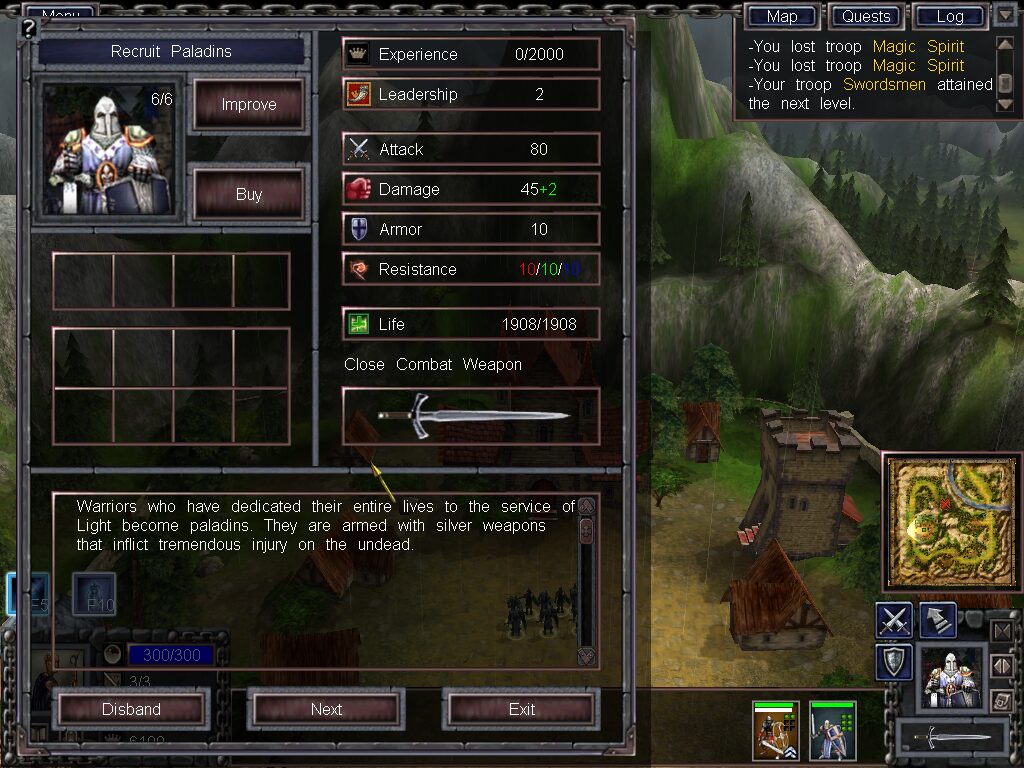The image size is (1024, 768).
Task: Select the close combat sword weapon slot
Action: point(471,416)
